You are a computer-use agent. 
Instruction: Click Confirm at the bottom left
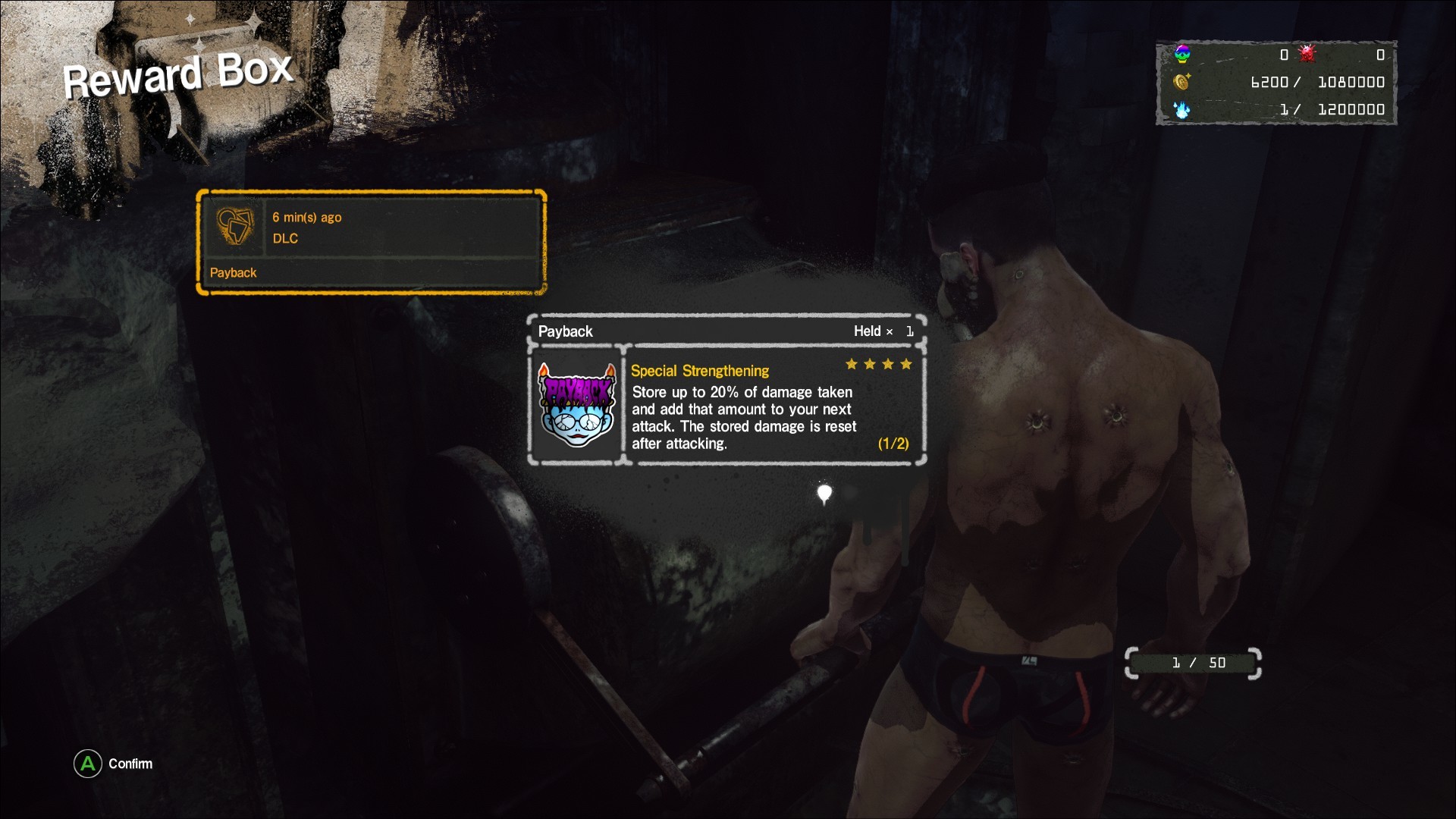[130, 764]
